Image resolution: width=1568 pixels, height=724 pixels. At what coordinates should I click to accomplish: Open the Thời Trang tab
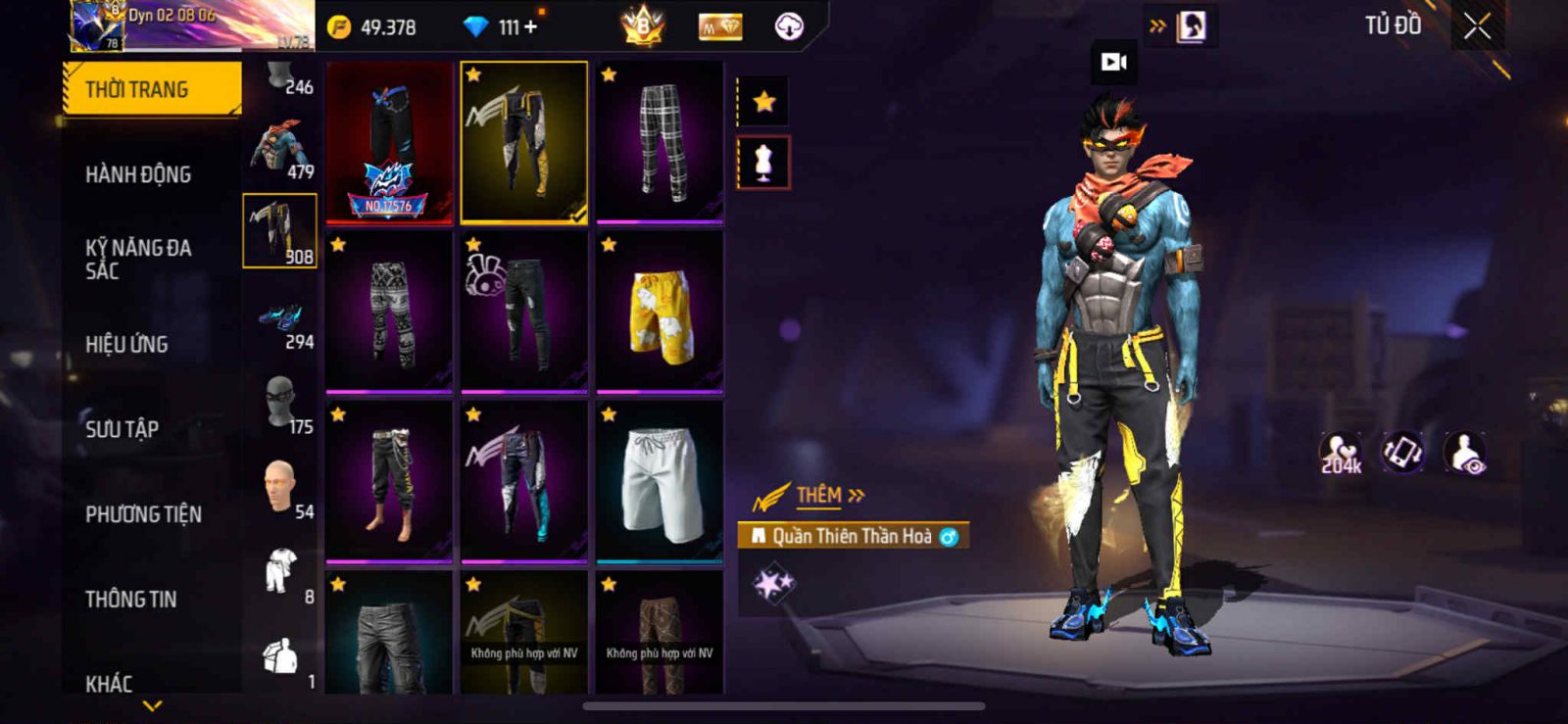tap(152, 89)
